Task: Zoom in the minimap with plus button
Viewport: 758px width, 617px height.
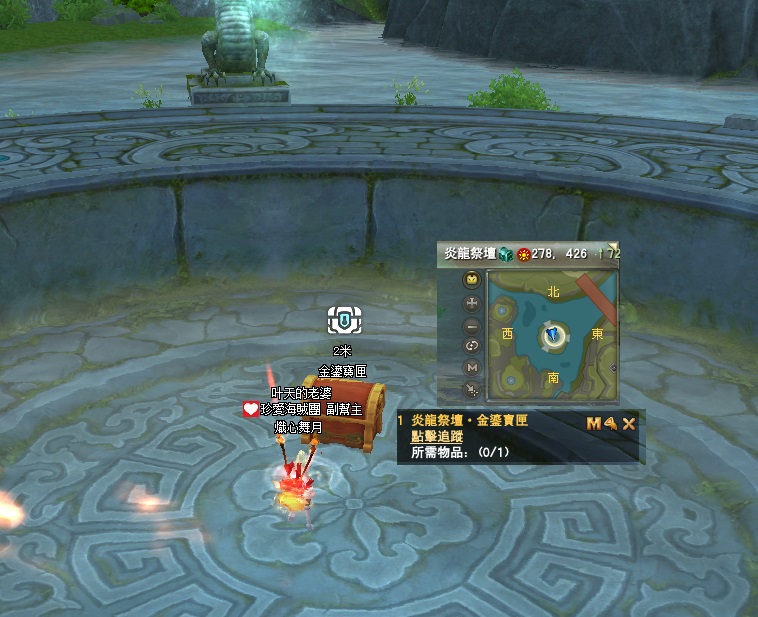Action: 472,302
